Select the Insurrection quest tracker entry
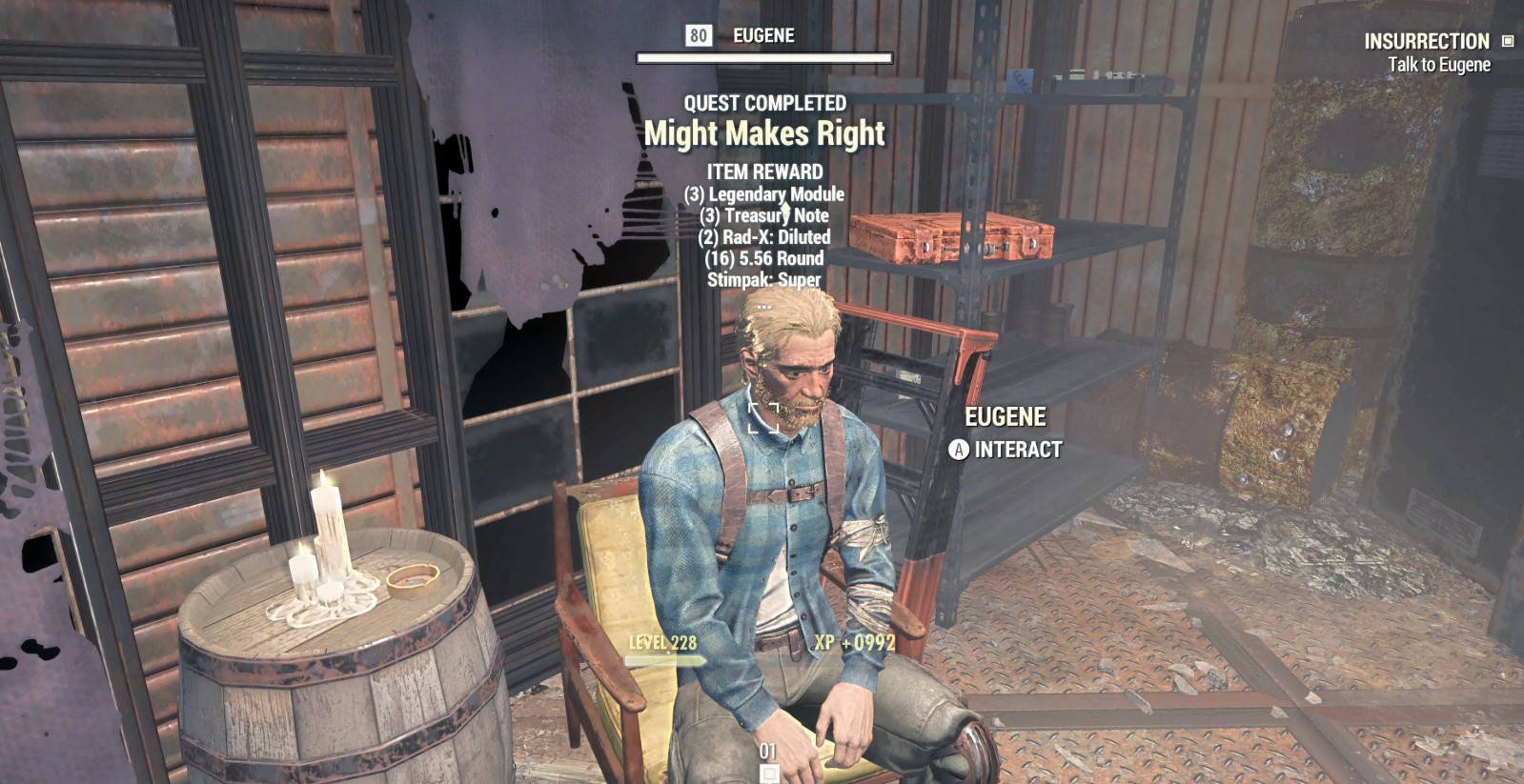This screenshot has height=784, width=1524. [x=1426, y=42]
